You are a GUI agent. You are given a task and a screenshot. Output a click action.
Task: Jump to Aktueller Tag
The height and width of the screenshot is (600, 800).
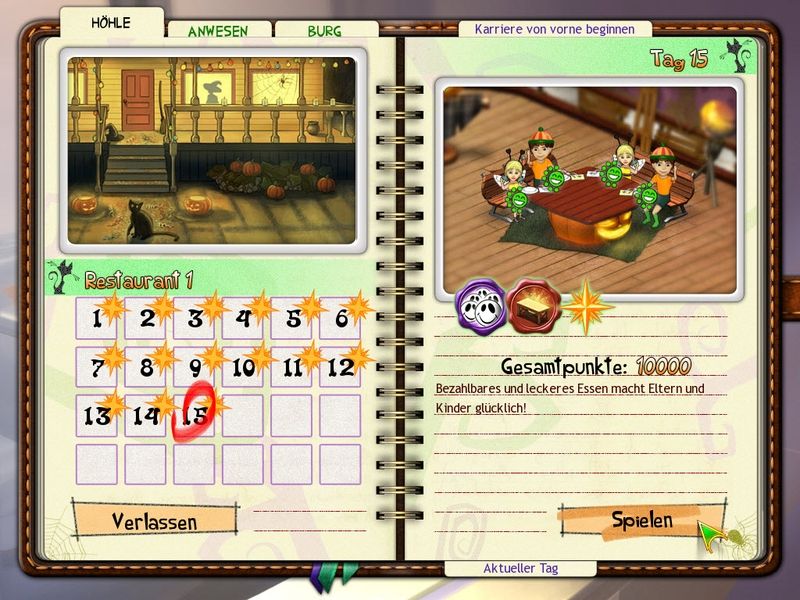click(520, 568)
